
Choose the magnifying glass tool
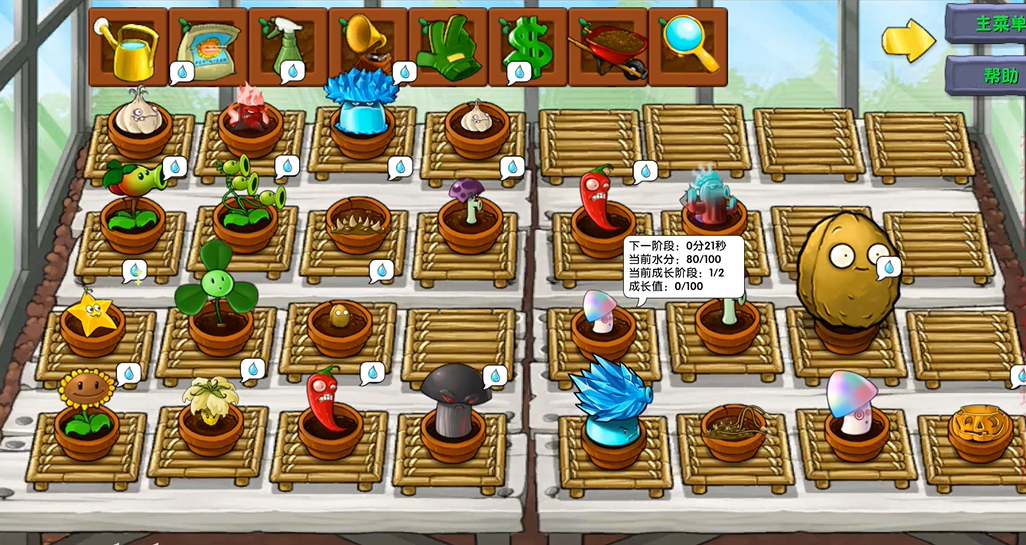coord(687,47)
